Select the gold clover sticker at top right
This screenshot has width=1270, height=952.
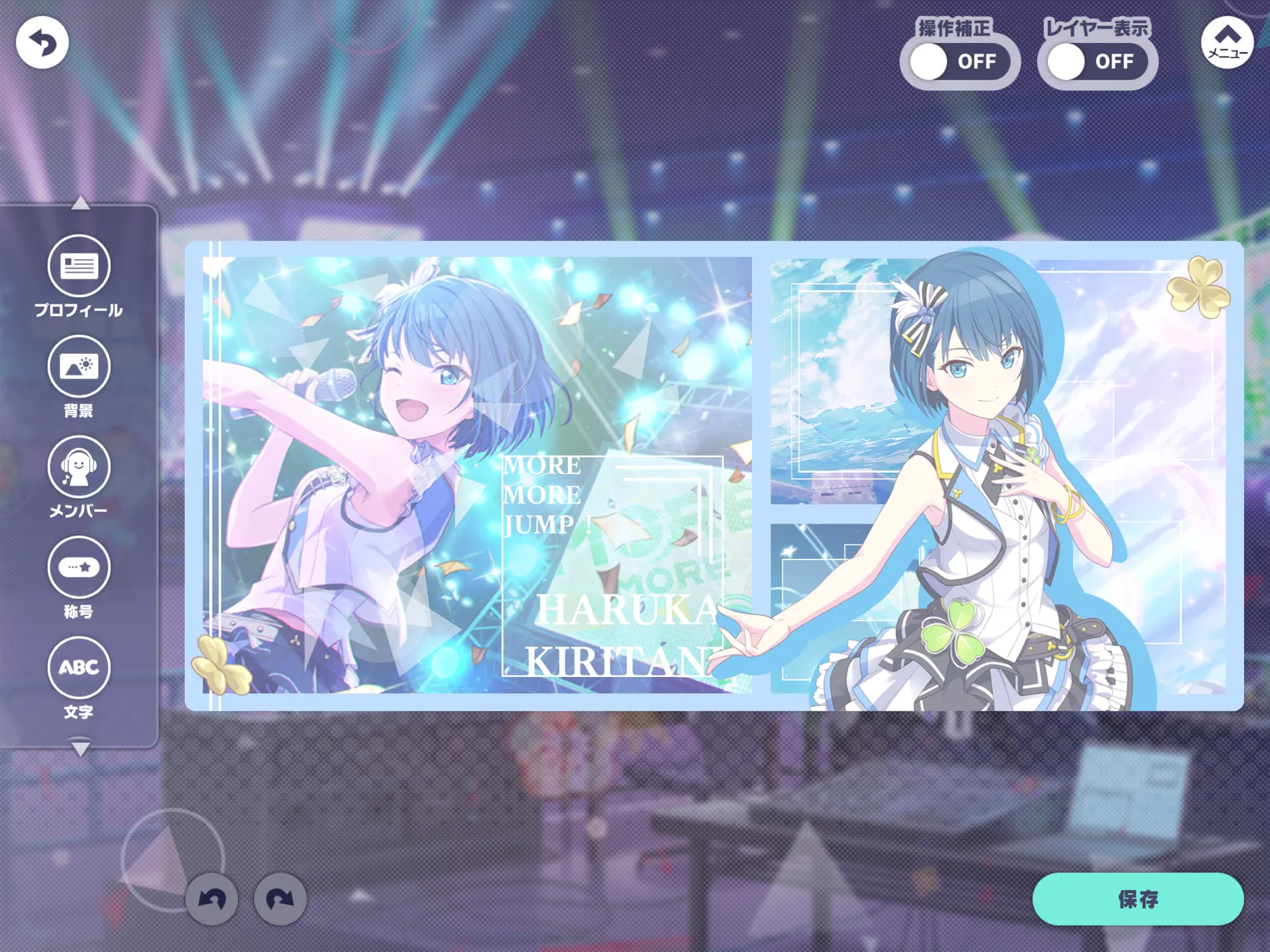[x=1198, y=287]
